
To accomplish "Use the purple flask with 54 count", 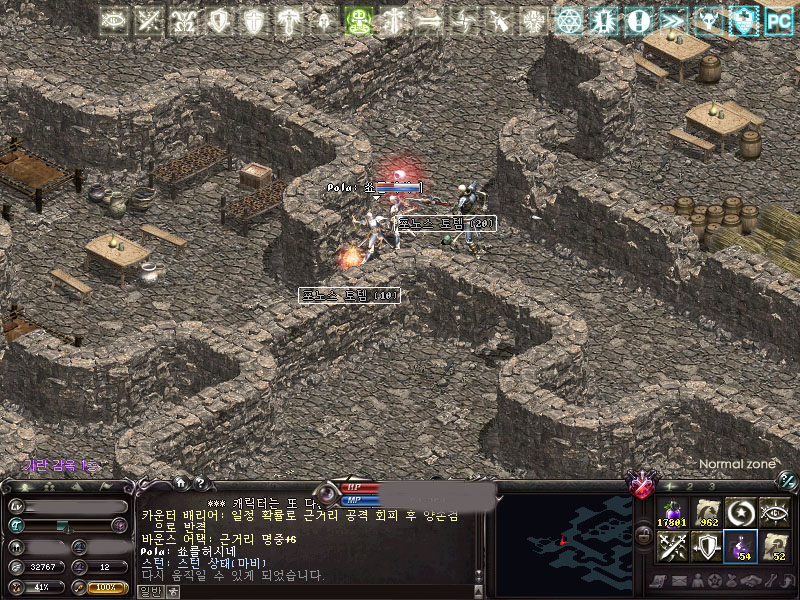I will [740, 546].
